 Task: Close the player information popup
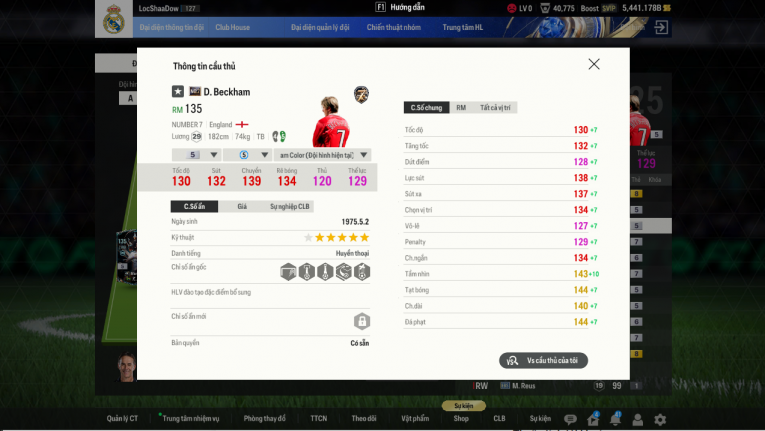click(x=594, y=64)
